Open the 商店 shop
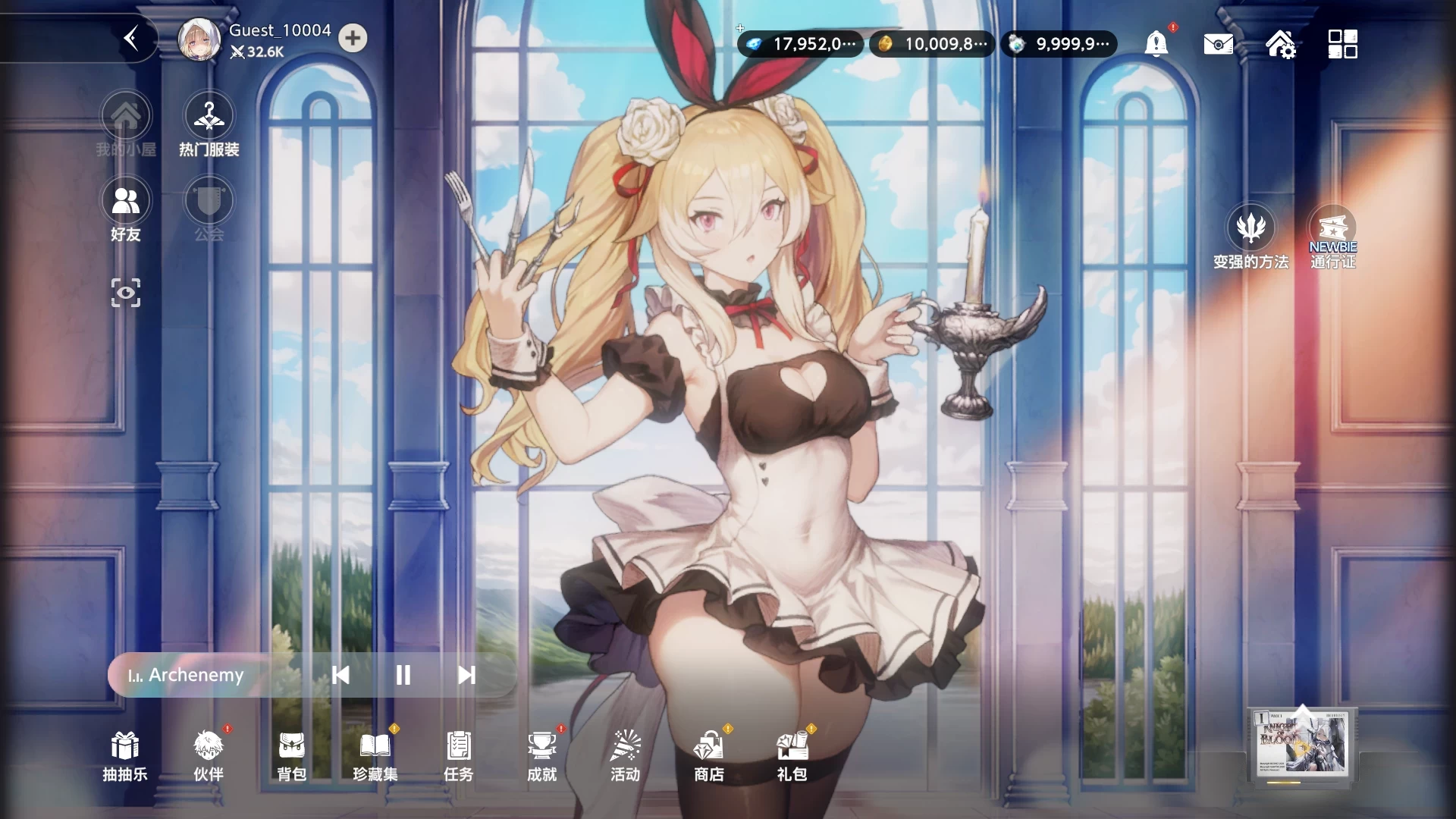This screenshot has width=1456, height=819. [x=709, y=755]
